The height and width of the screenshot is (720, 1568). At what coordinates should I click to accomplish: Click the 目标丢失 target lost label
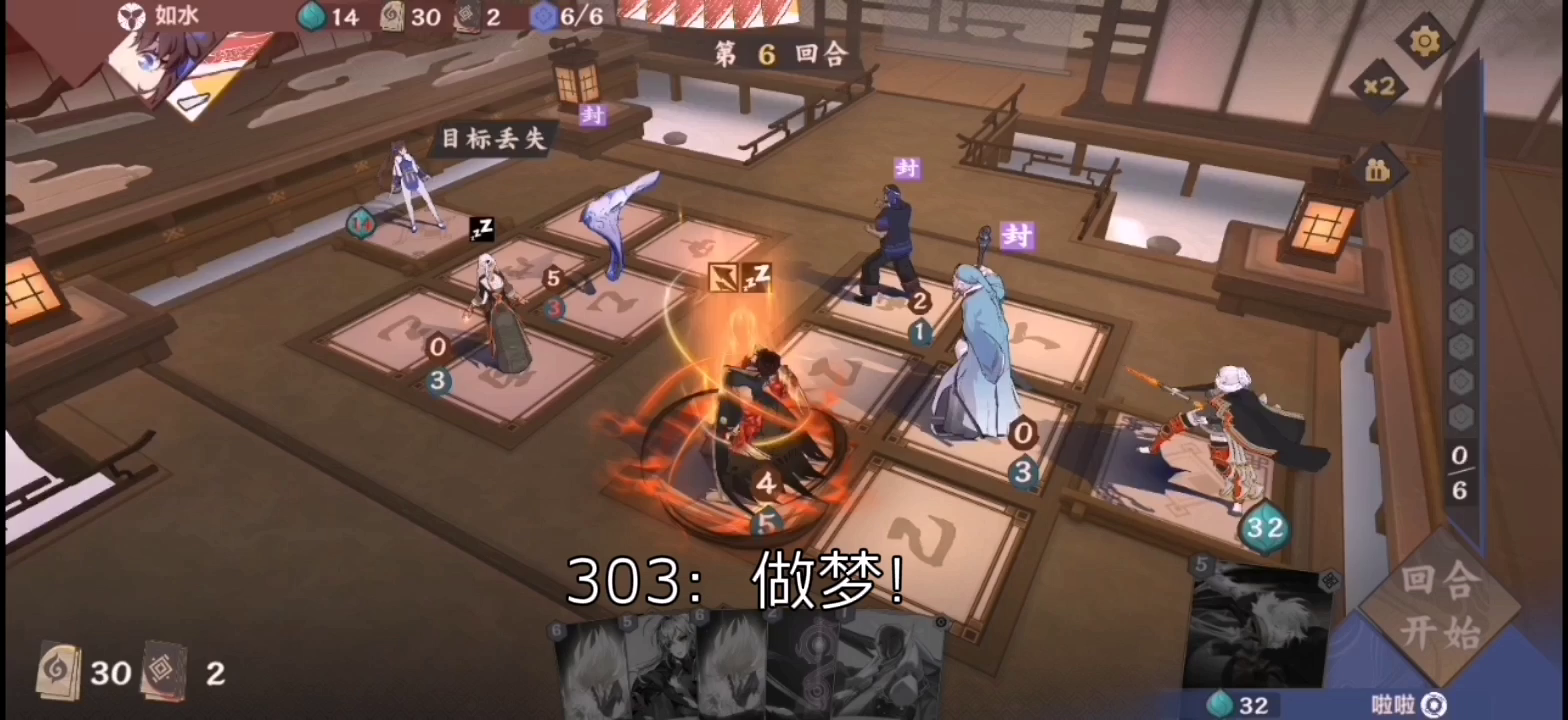pyautogui.click(x=492, y=139)
